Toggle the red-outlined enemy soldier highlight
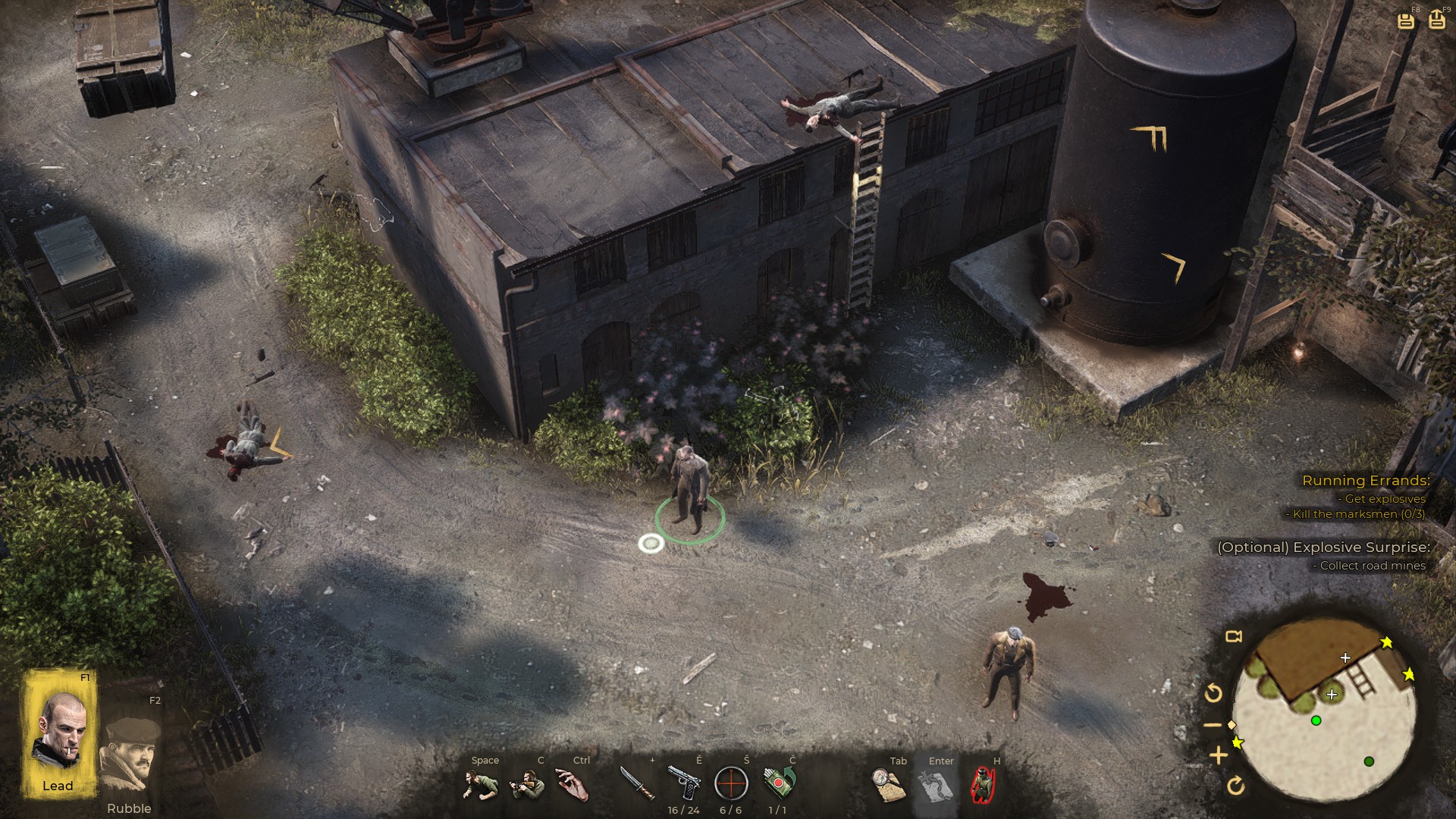Viewport: 1456px width, 819px height. click(983, 784)
